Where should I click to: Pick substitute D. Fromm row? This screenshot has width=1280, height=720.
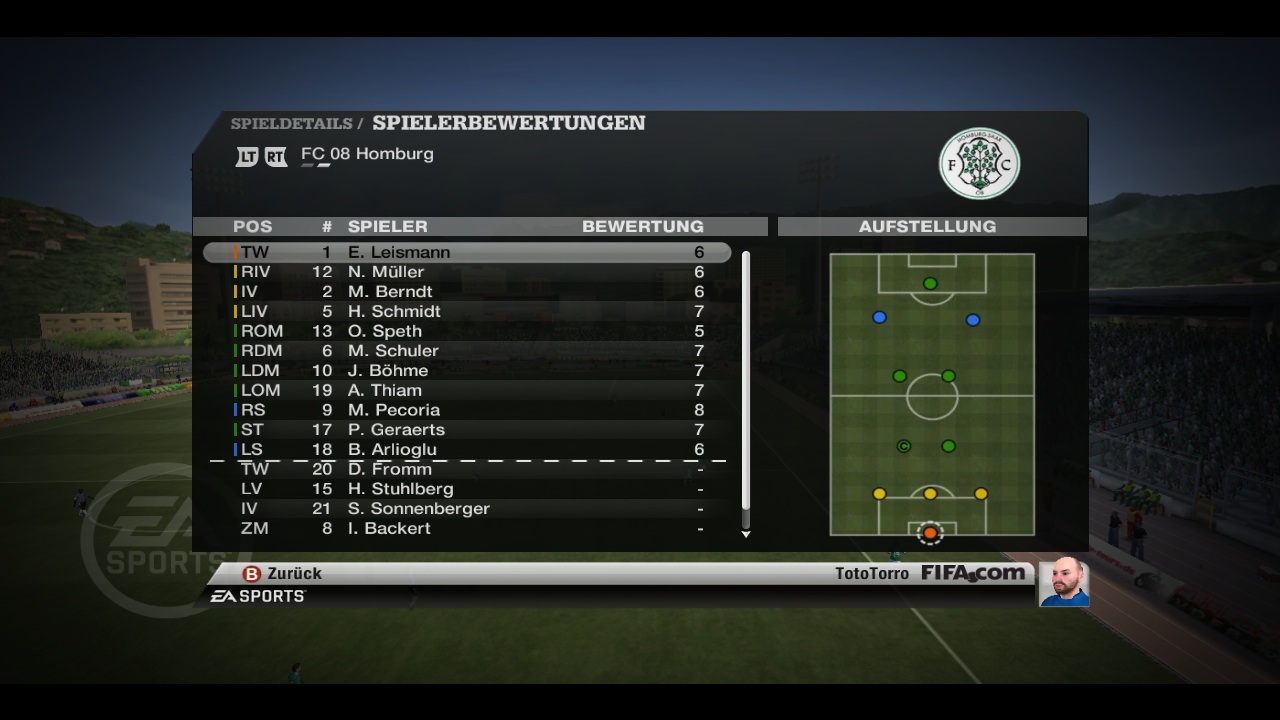[467, 469]
